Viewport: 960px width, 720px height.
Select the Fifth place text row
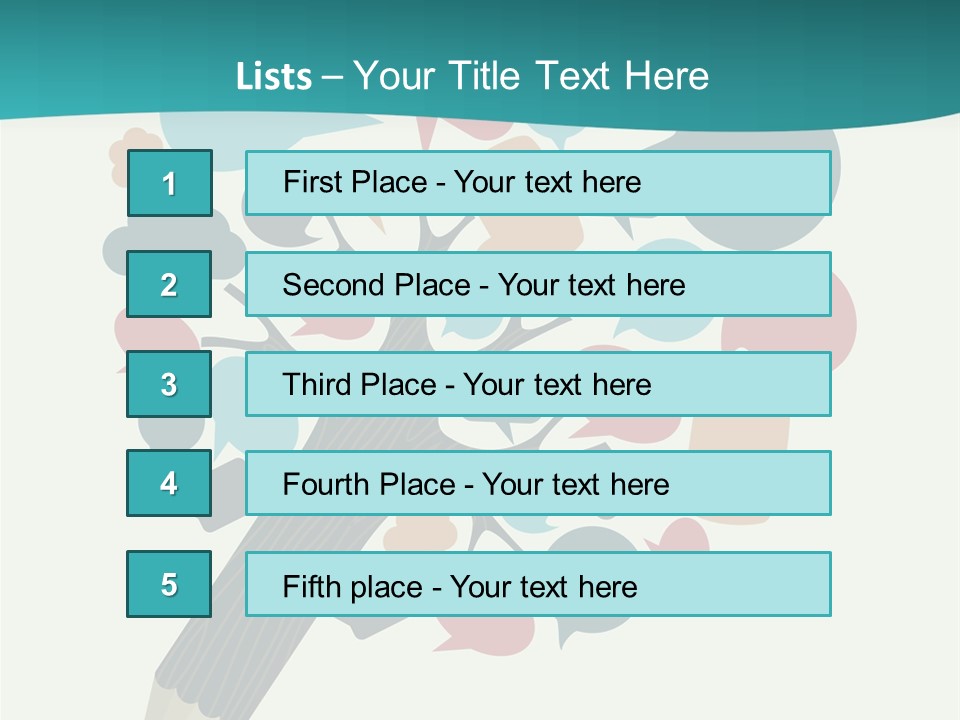(x=538, y=584)
